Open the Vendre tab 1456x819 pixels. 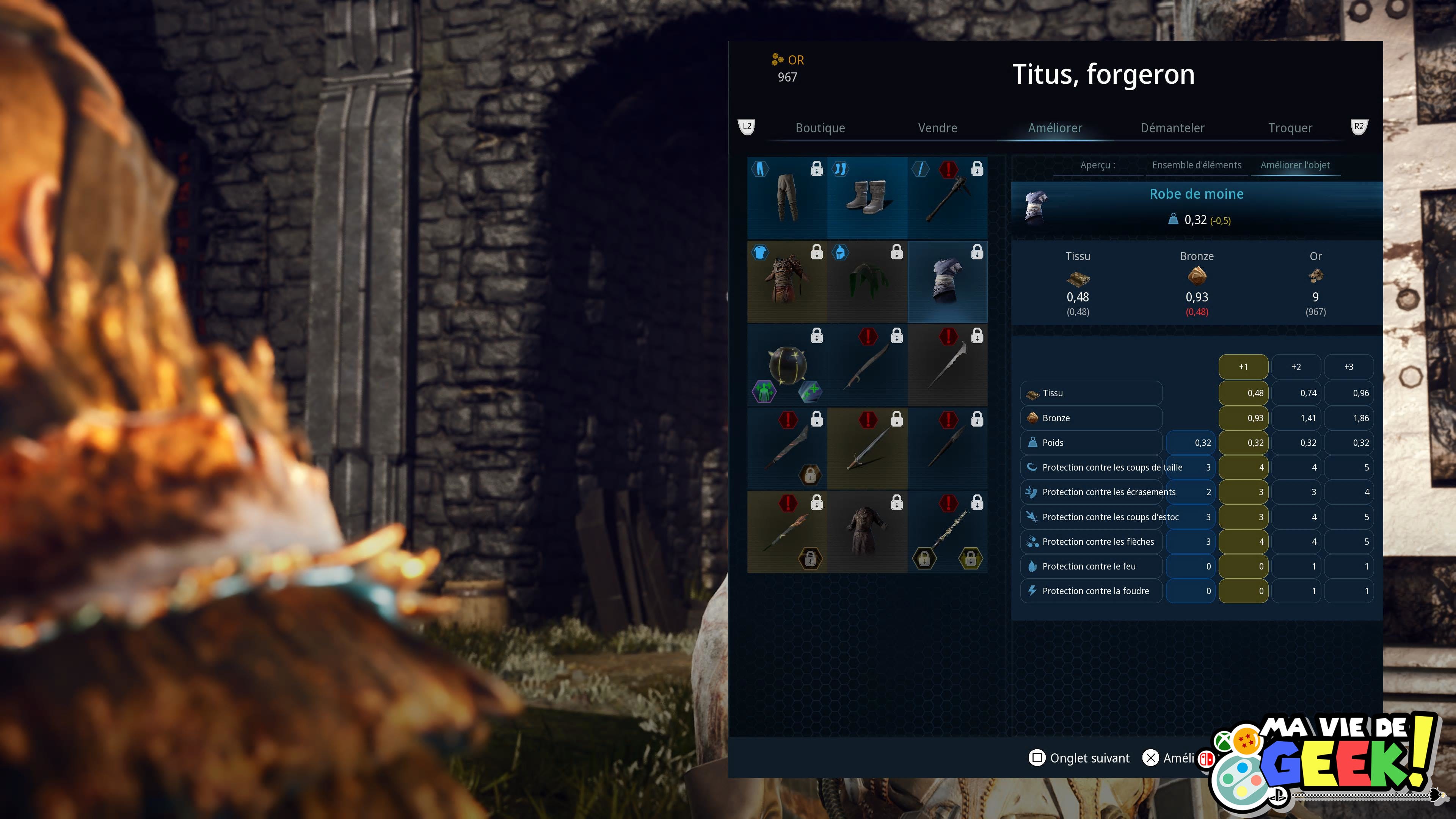click(937, 128)
